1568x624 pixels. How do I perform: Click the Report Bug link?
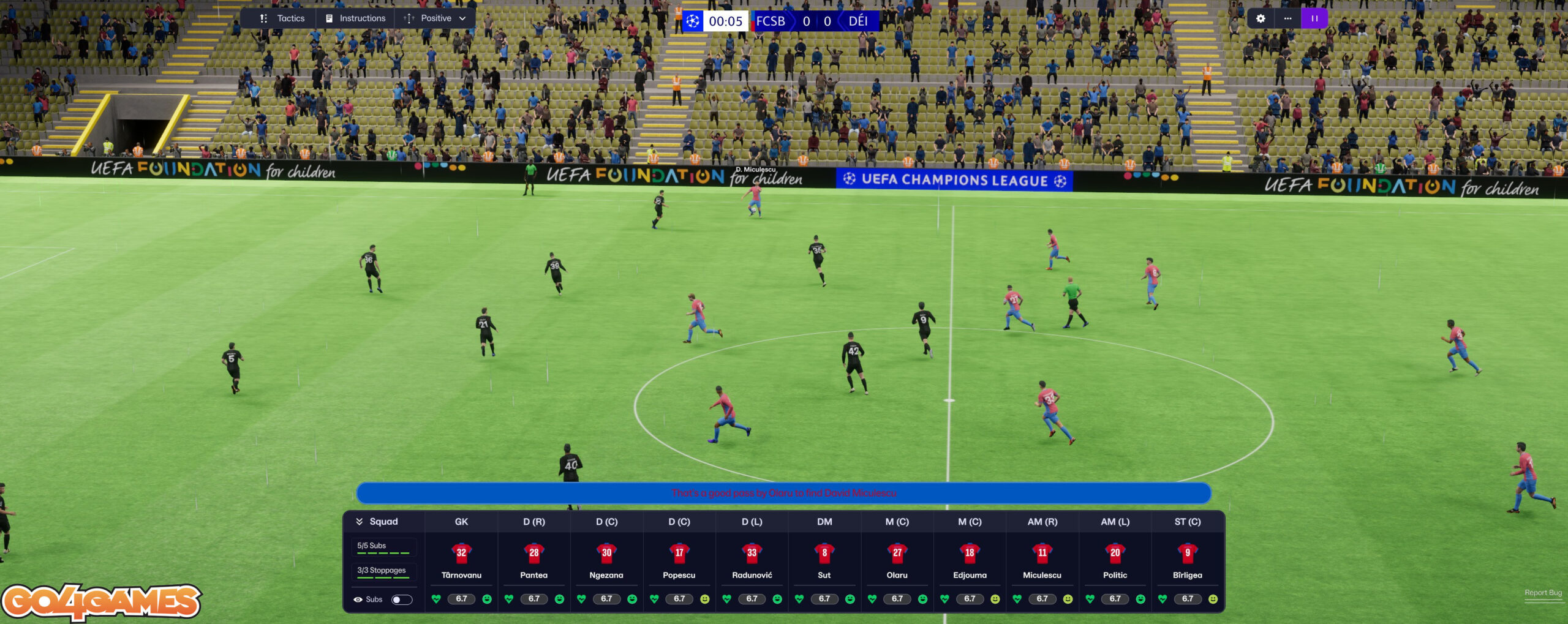tap(1543, 593)
